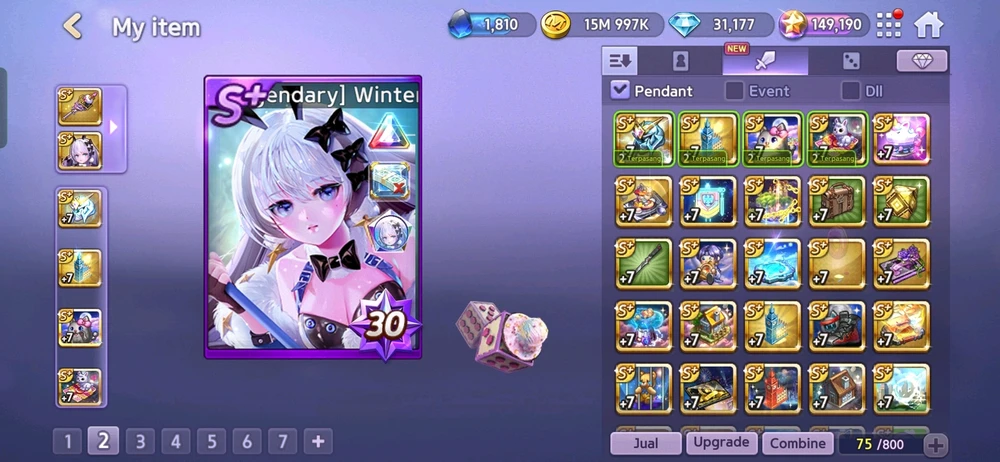
Task: Switch to the character tab
Action: tap(680, 61)
